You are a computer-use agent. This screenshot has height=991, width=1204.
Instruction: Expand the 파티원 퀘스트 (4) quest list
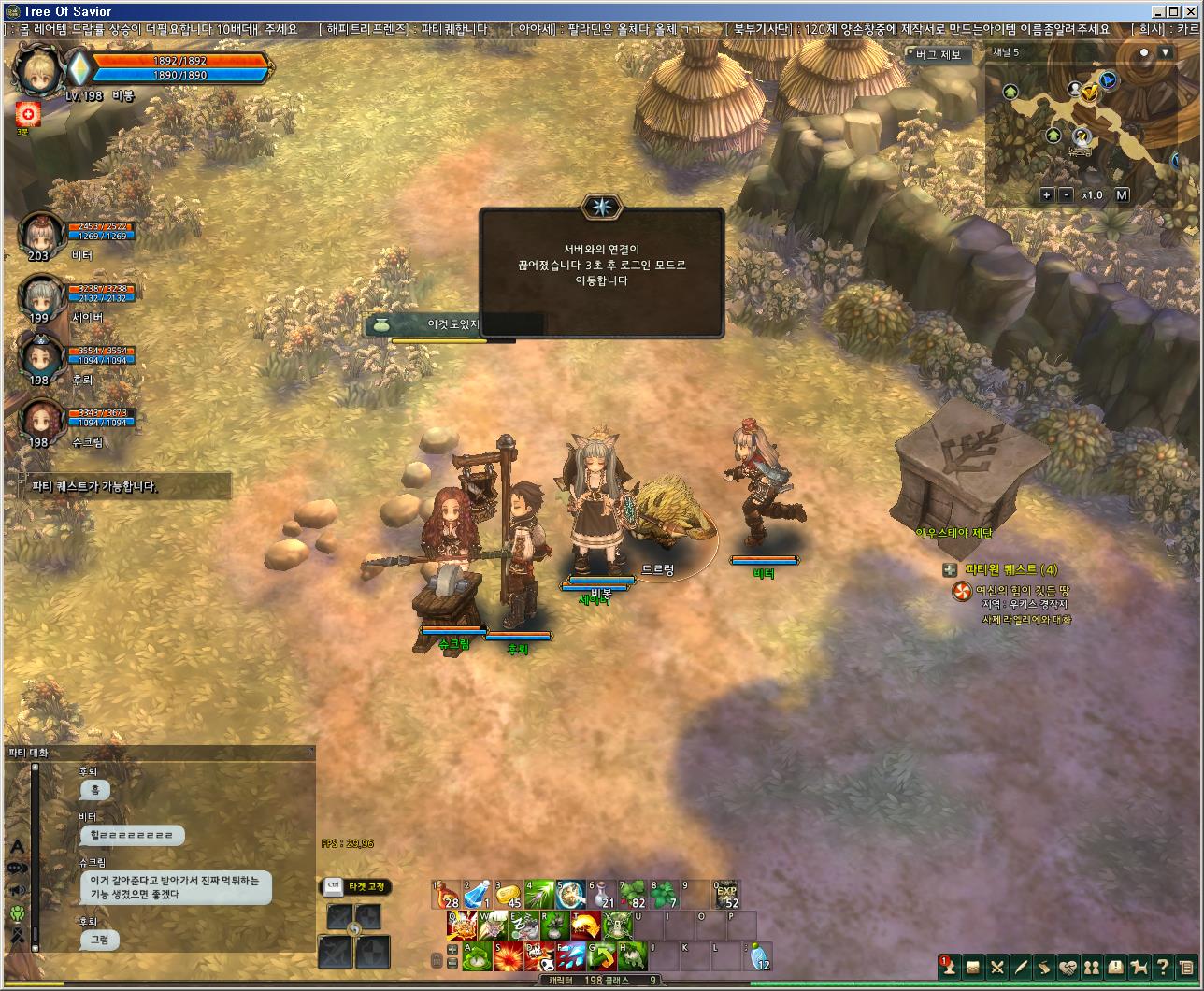point(950,569)
